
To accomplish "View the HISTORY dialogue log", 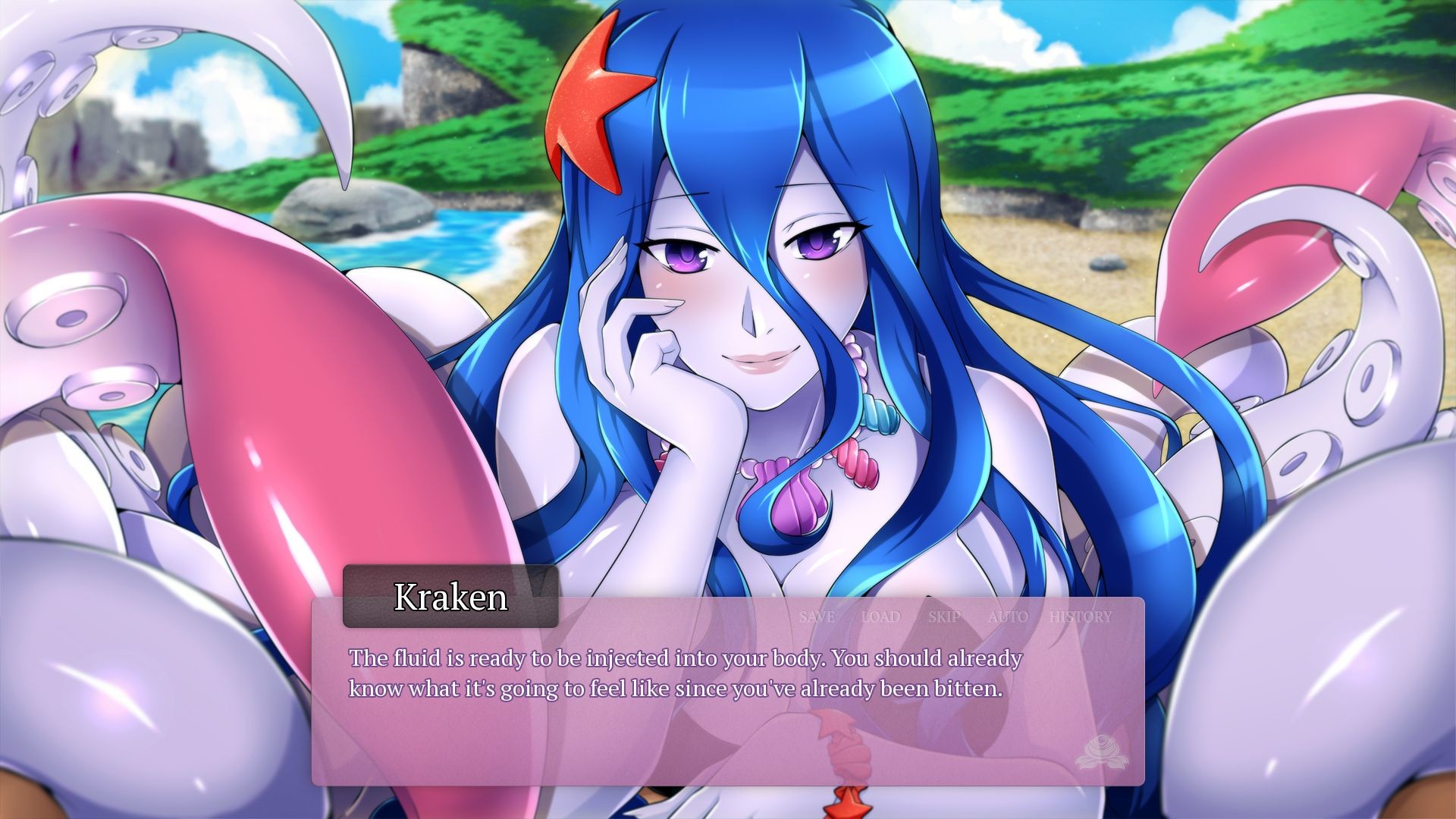I will [1080, 617].
